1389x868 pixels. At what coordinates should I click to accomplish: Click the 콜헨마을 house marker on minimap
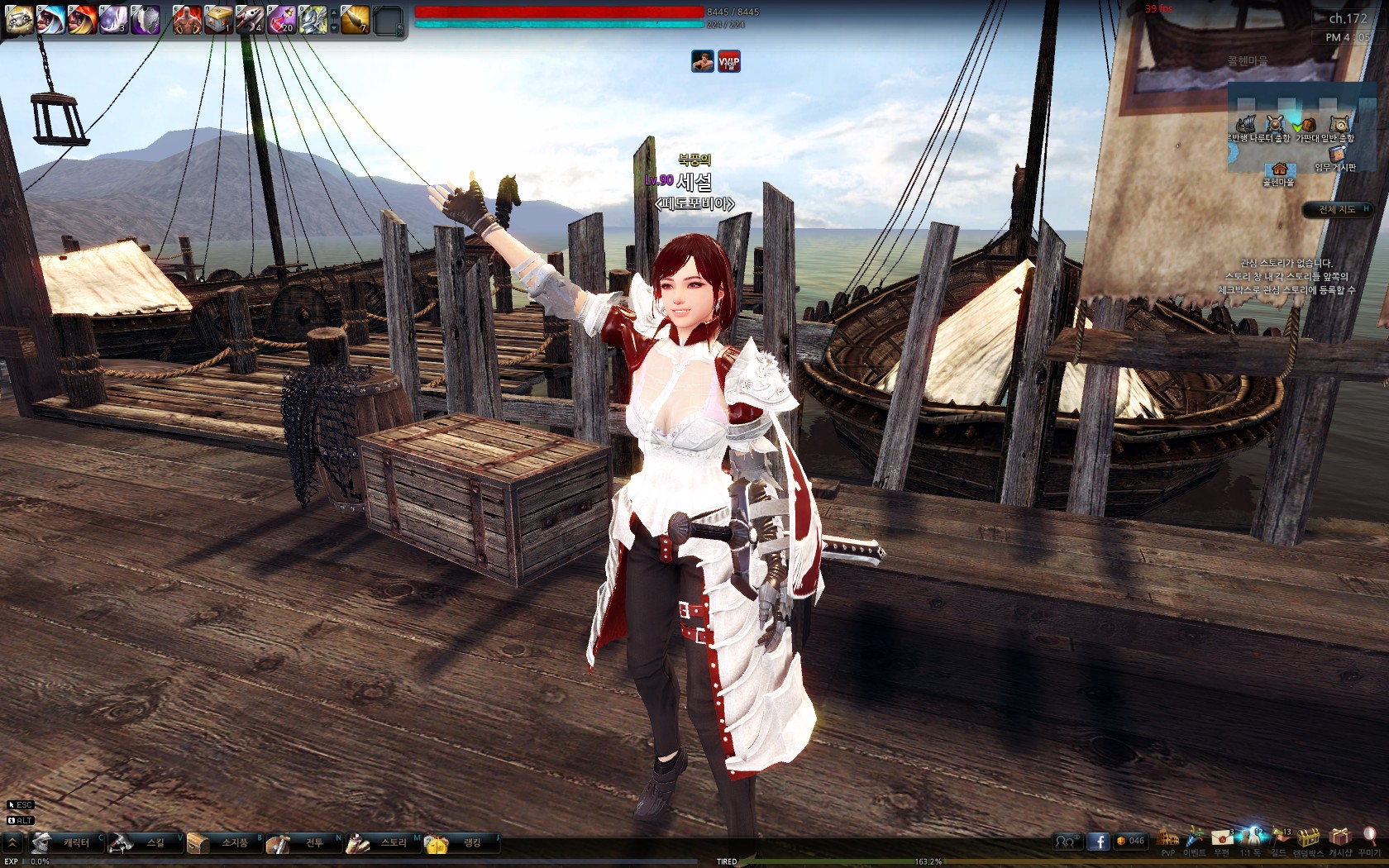(1278, 172)
